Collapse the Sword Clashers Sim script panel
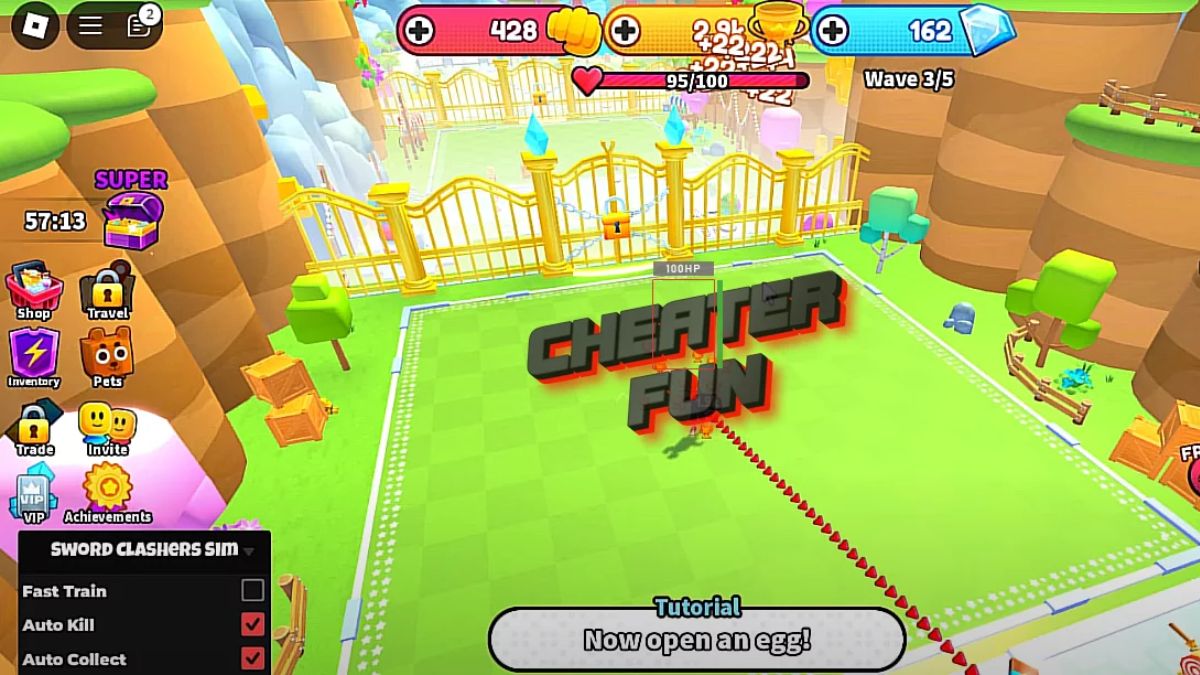Viewport: 1200px width, 675px height. [249, 551]
